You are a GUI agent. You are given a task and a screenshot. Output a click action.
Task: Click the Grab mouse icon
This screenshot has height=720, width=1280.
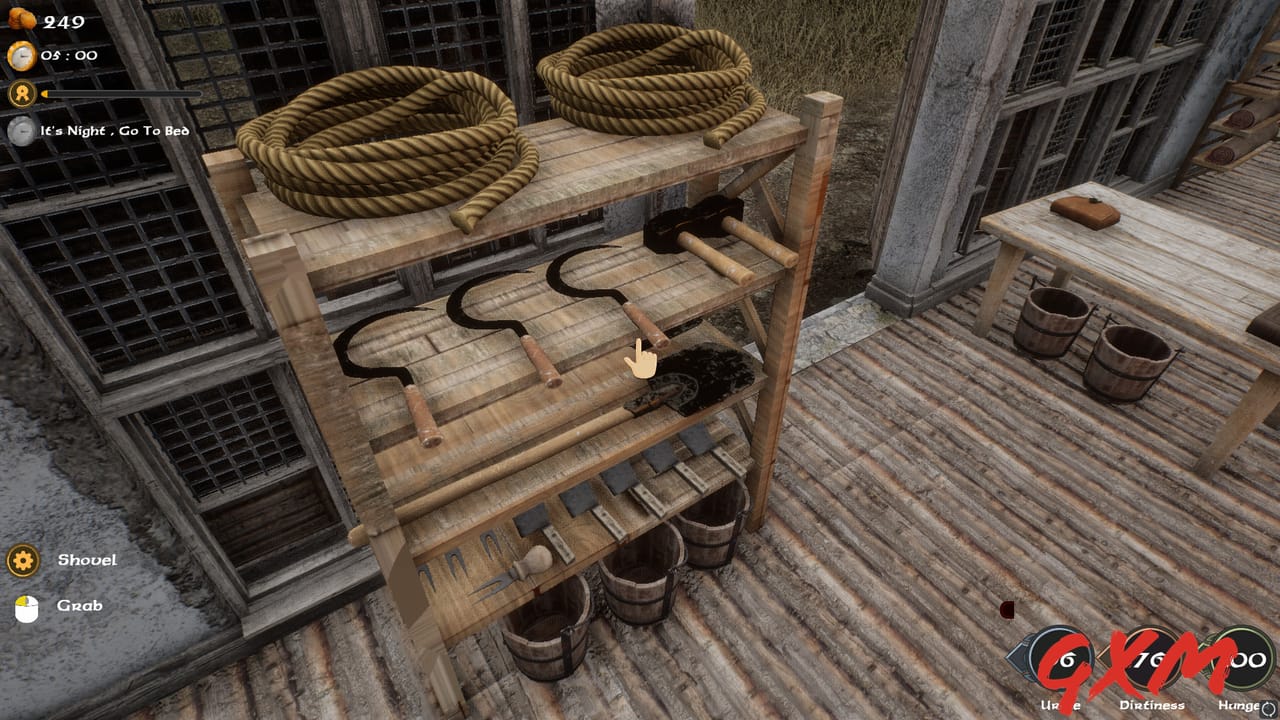(27, 605)
